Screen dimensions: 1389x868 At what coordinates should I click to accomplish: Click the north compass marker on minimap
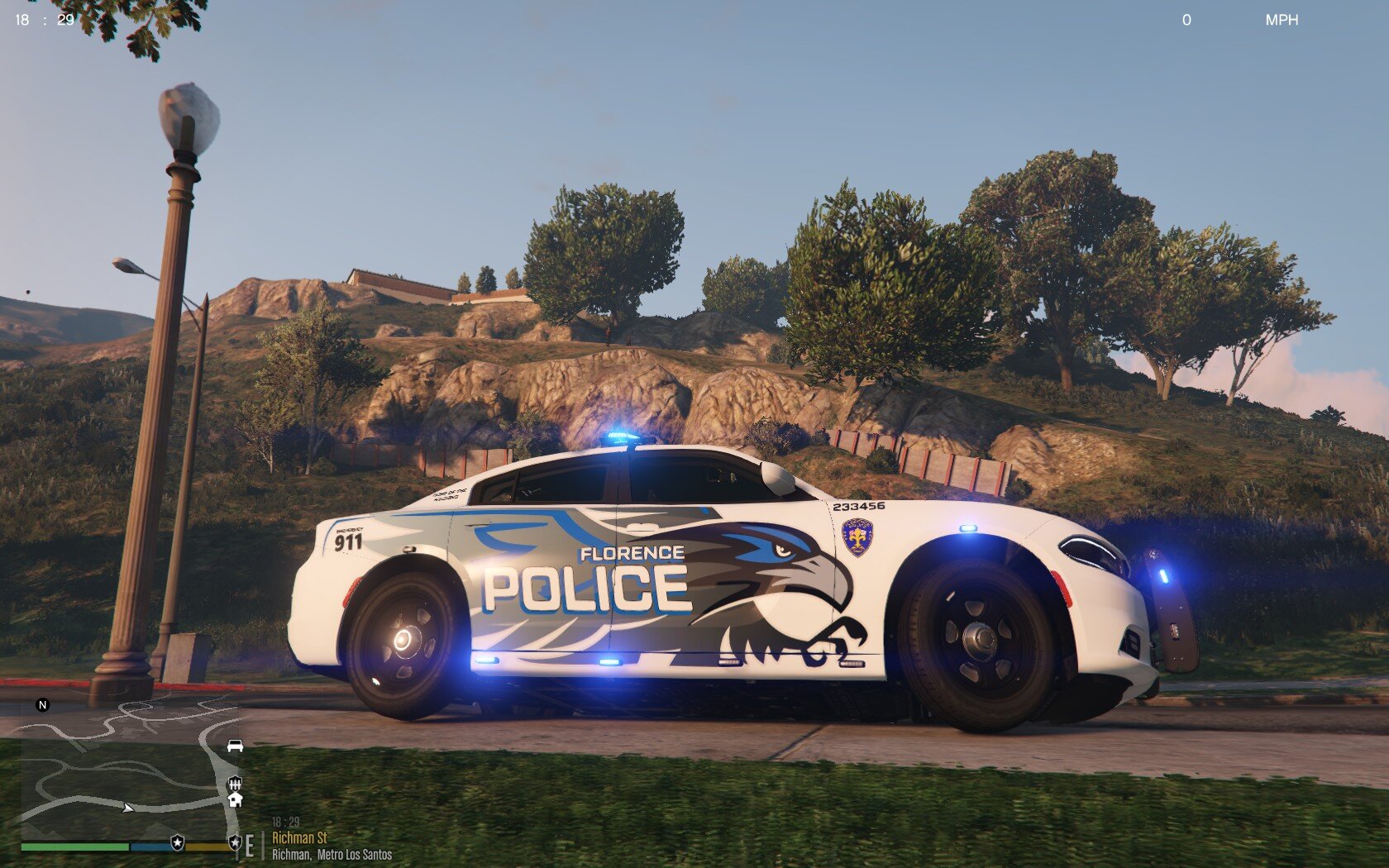tap(43, 705)
